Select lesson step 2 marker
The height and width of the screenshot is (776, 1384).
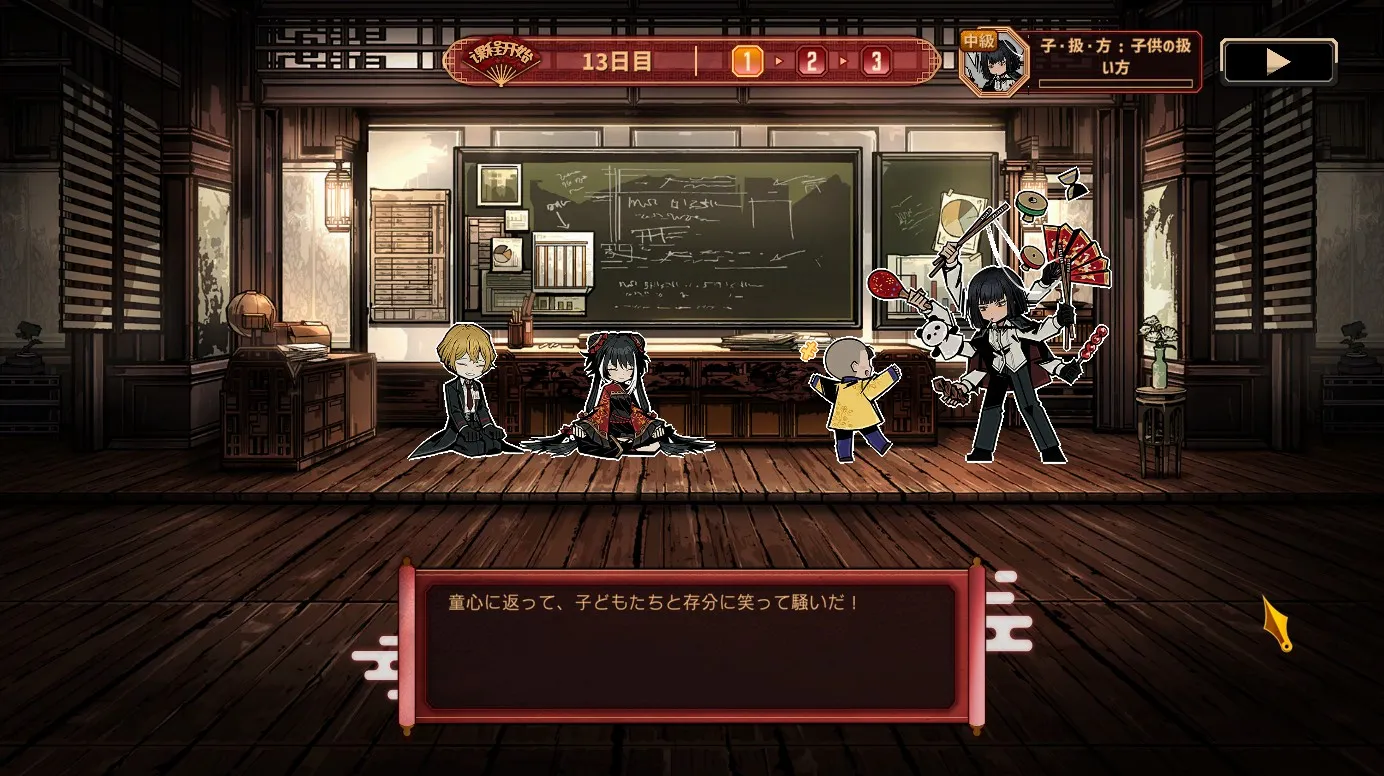[x=811, y=62]
